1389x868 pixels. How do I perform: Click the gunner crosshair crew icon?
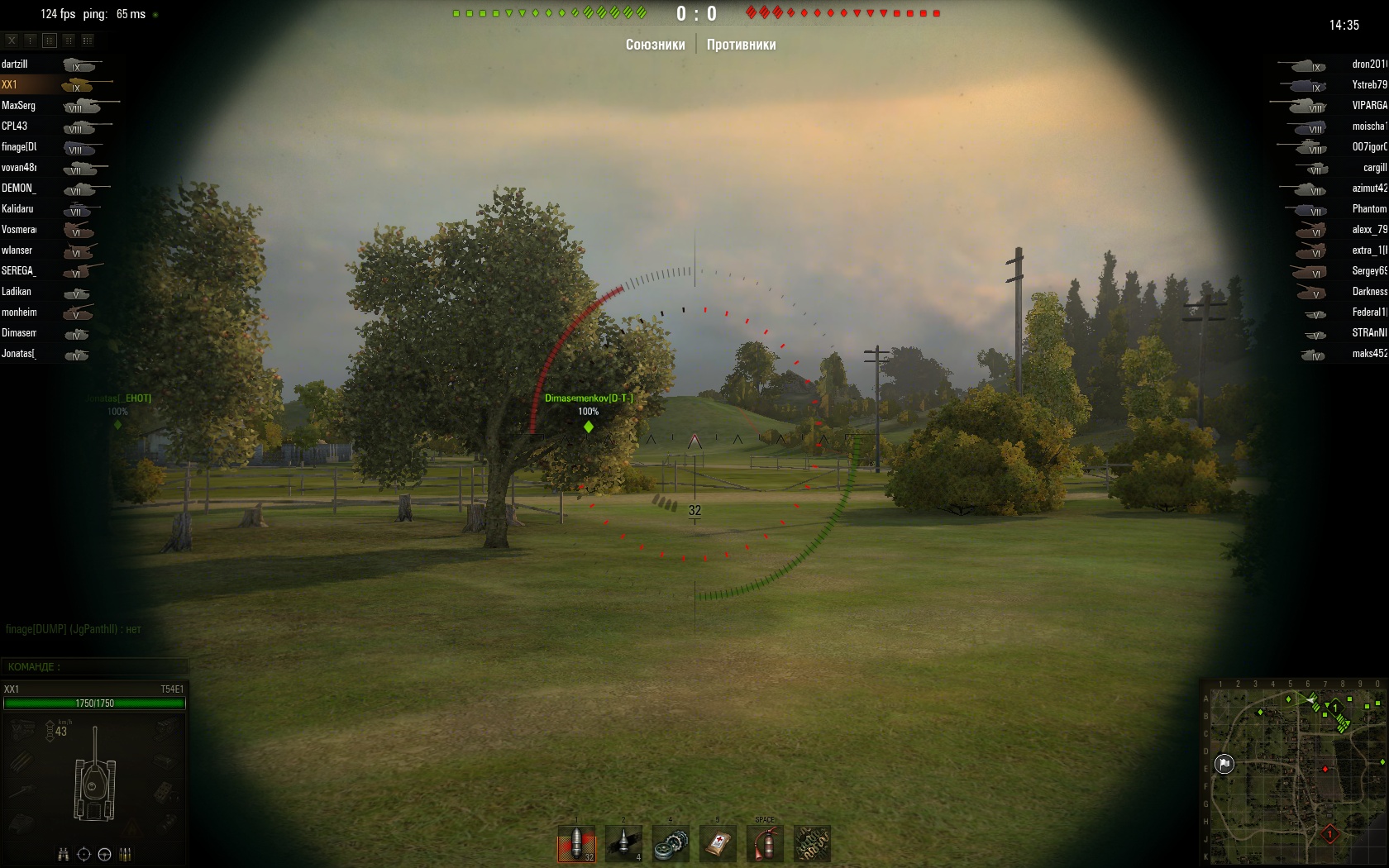(84, 855)
